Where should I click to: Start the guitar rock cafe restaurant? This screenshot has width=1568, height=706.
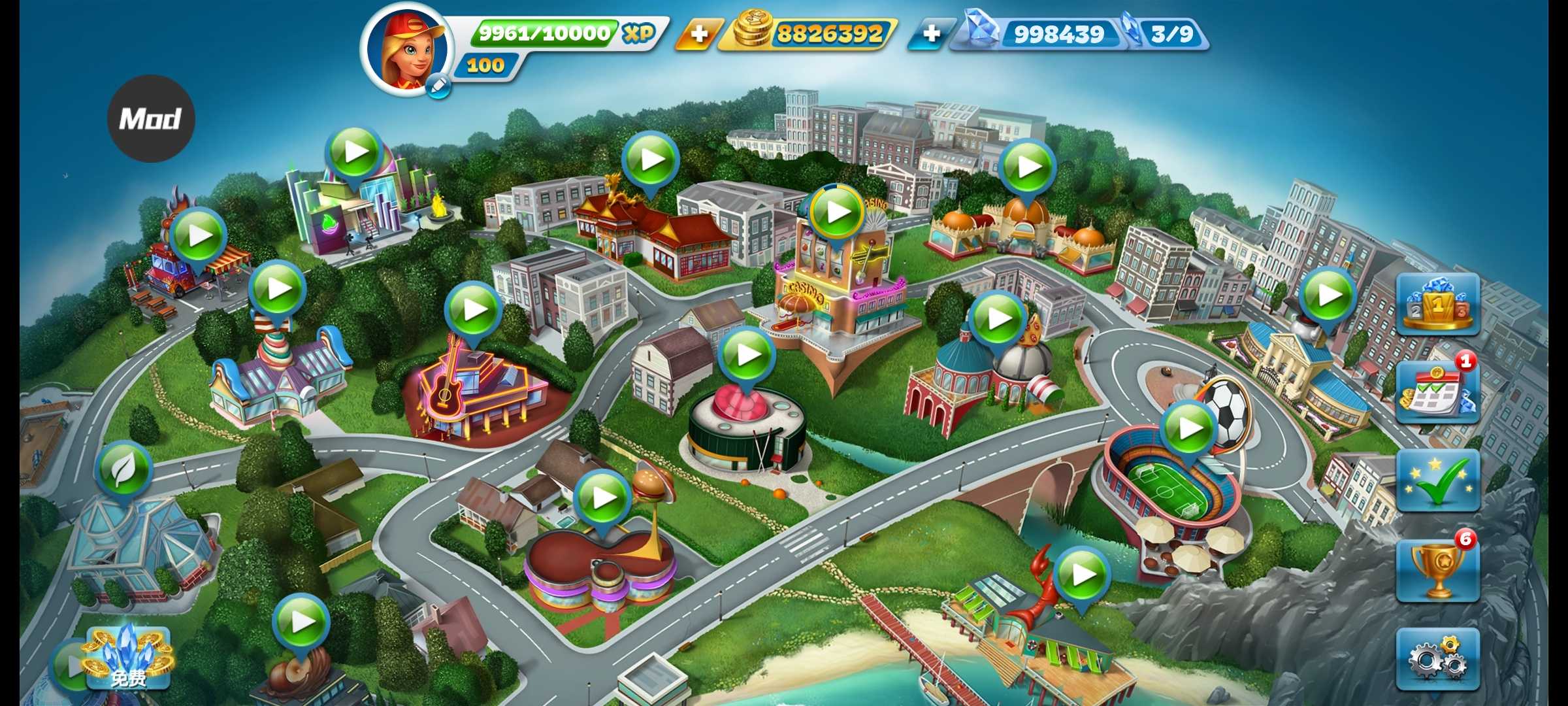[473, 310]
